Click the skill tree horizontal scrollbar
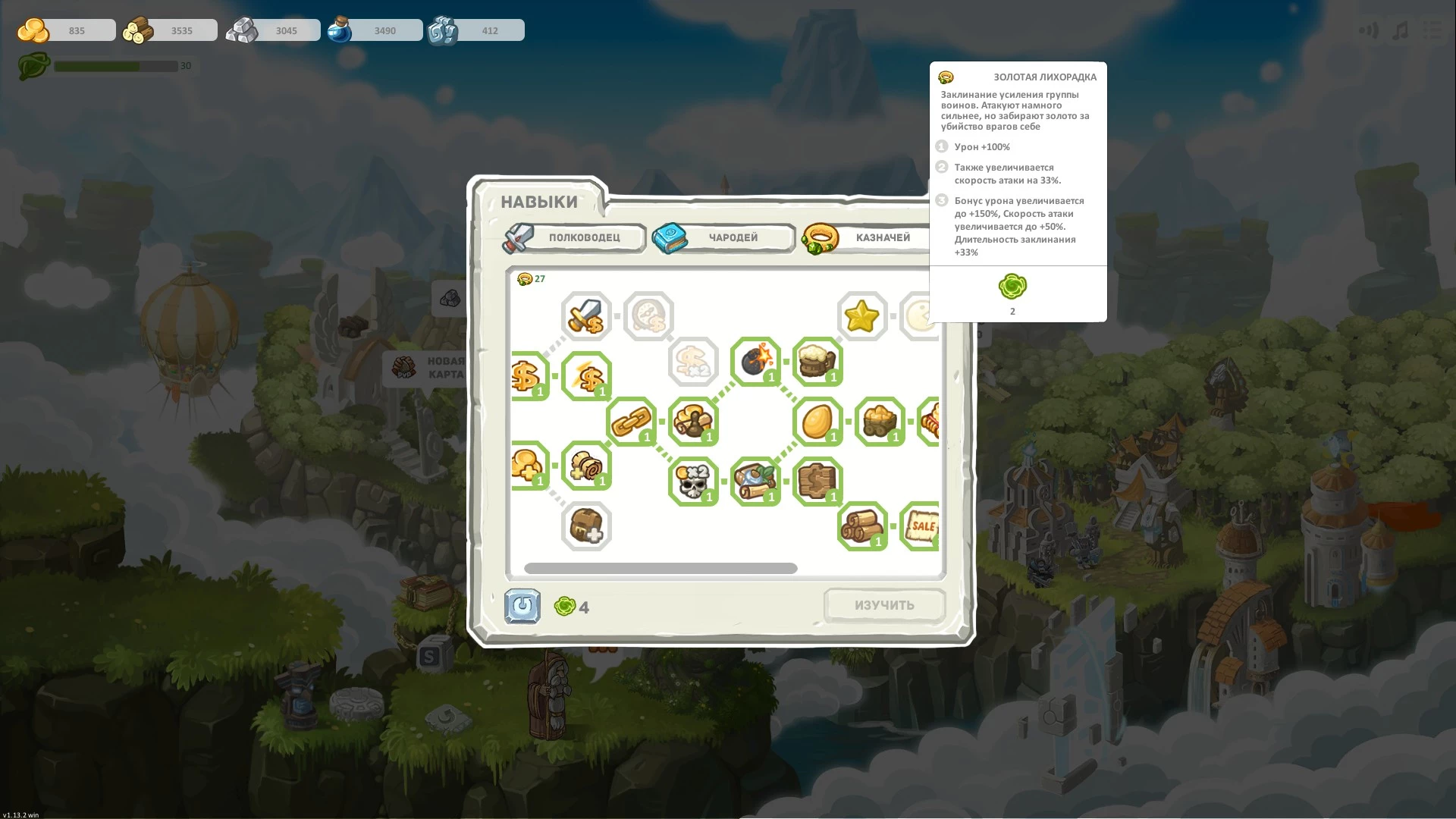1456x819 pixels. (661, 568)
